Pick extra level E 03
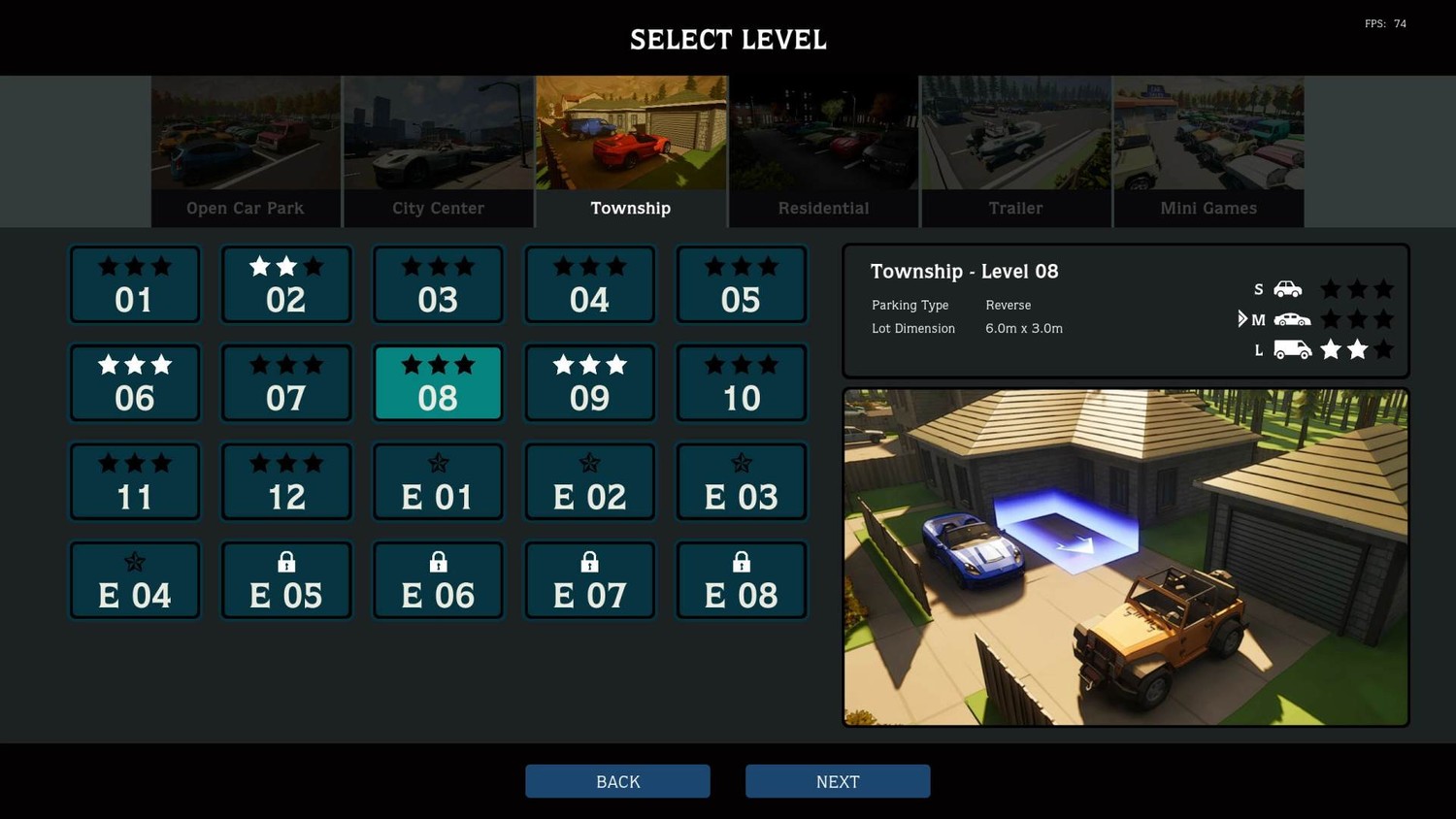Image resolution: width=1456 pixels, height=819 pixels. (742, 482)
